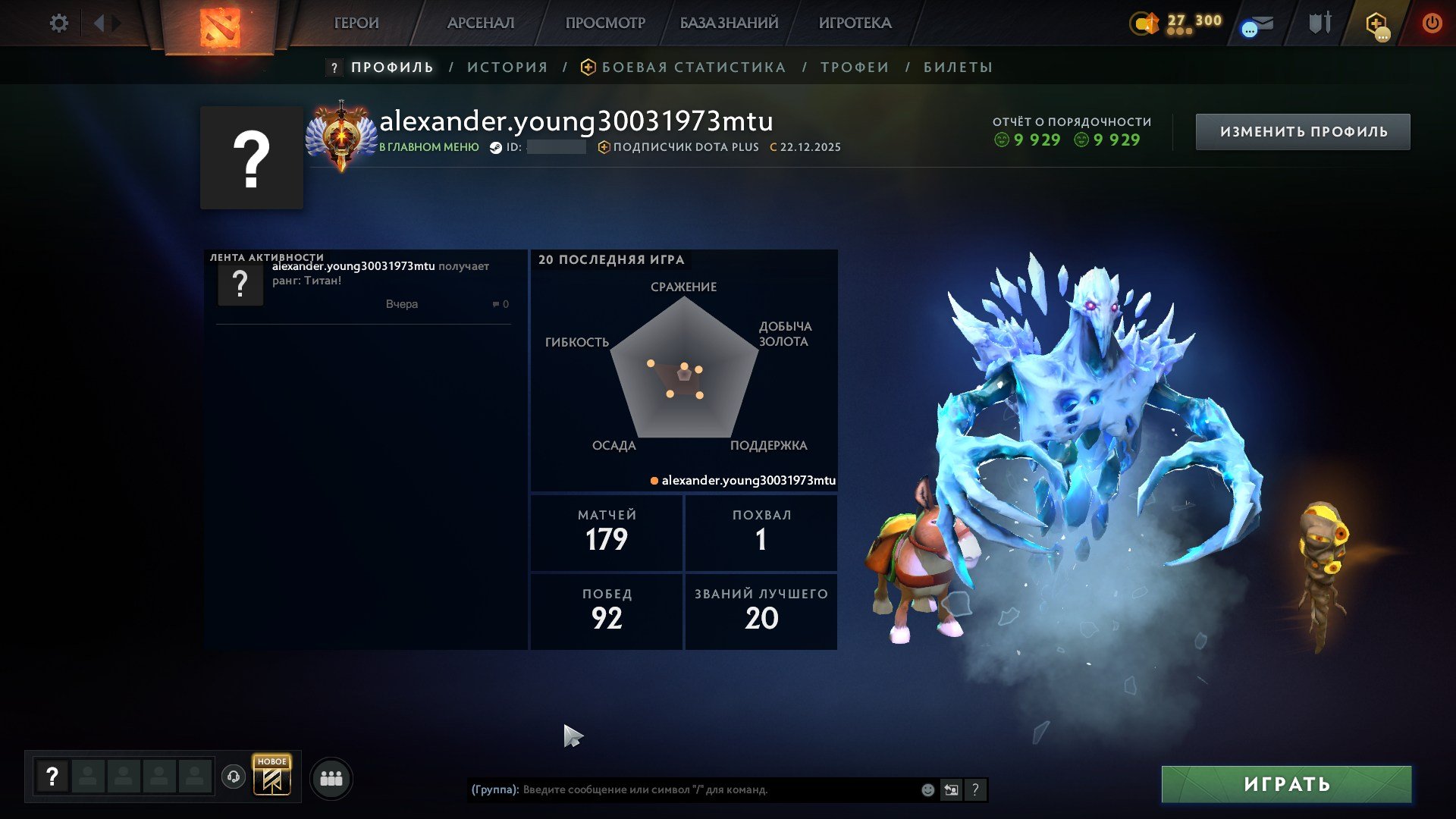Open voice chat headset icon
The height and width of the screenshot is (819, 1456).
[x=235, y=777]
